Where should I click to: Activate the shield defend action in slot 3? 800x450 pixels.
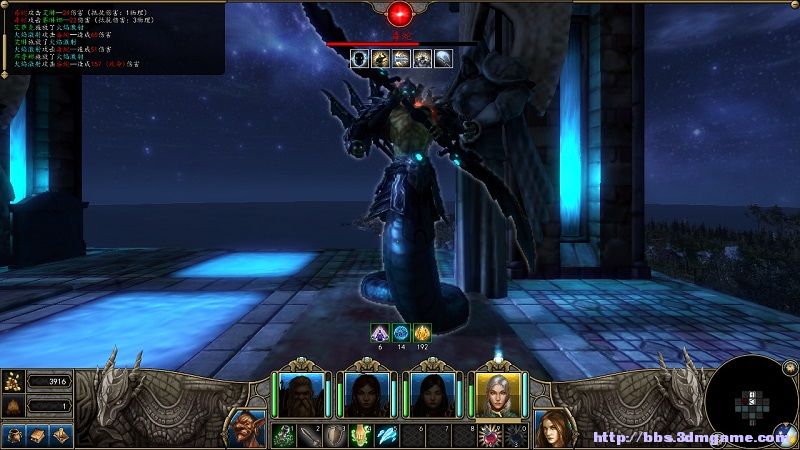335,435
